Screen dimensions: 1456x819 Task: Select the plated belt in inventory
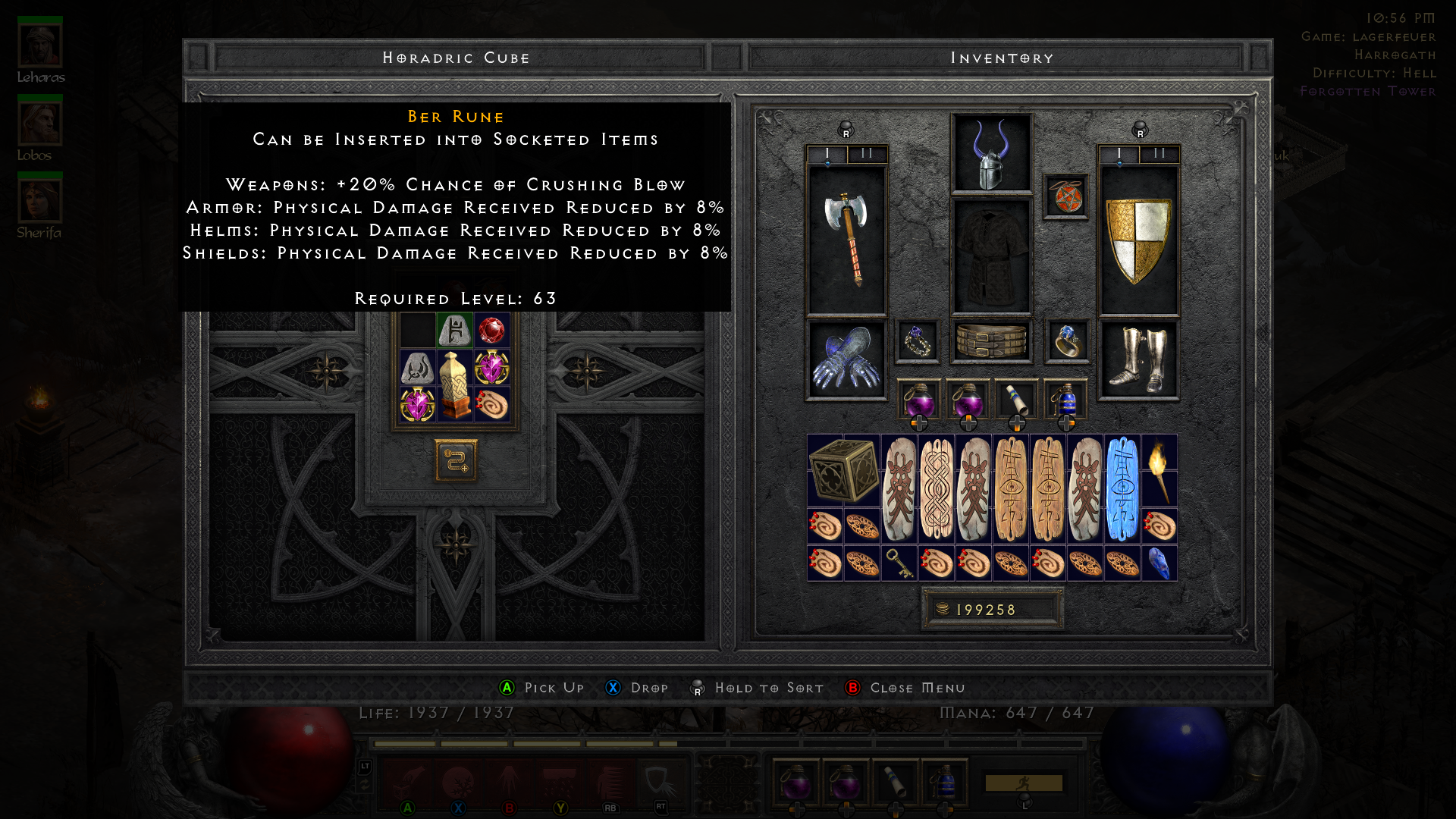(991, 341)
